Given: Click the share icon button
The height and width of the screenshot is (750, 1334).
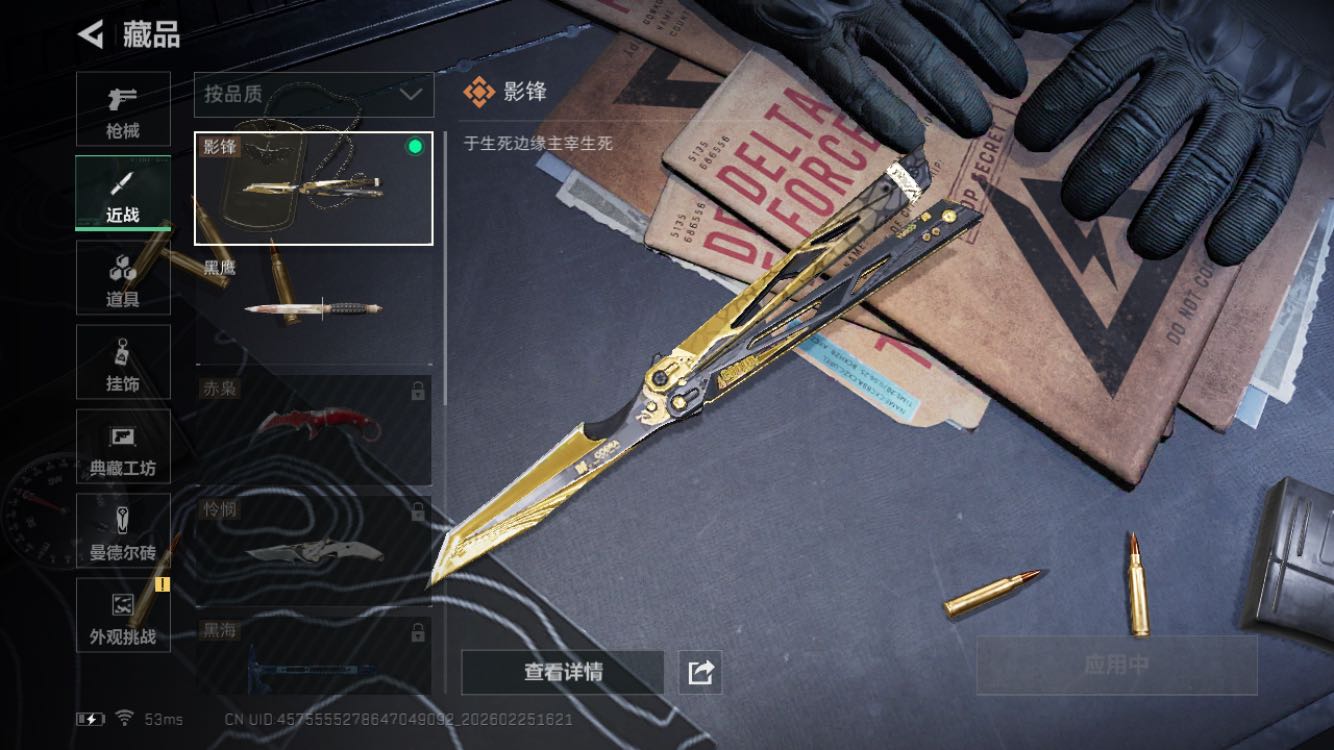Looking at the screenshot, I should [x=700, y=672].
